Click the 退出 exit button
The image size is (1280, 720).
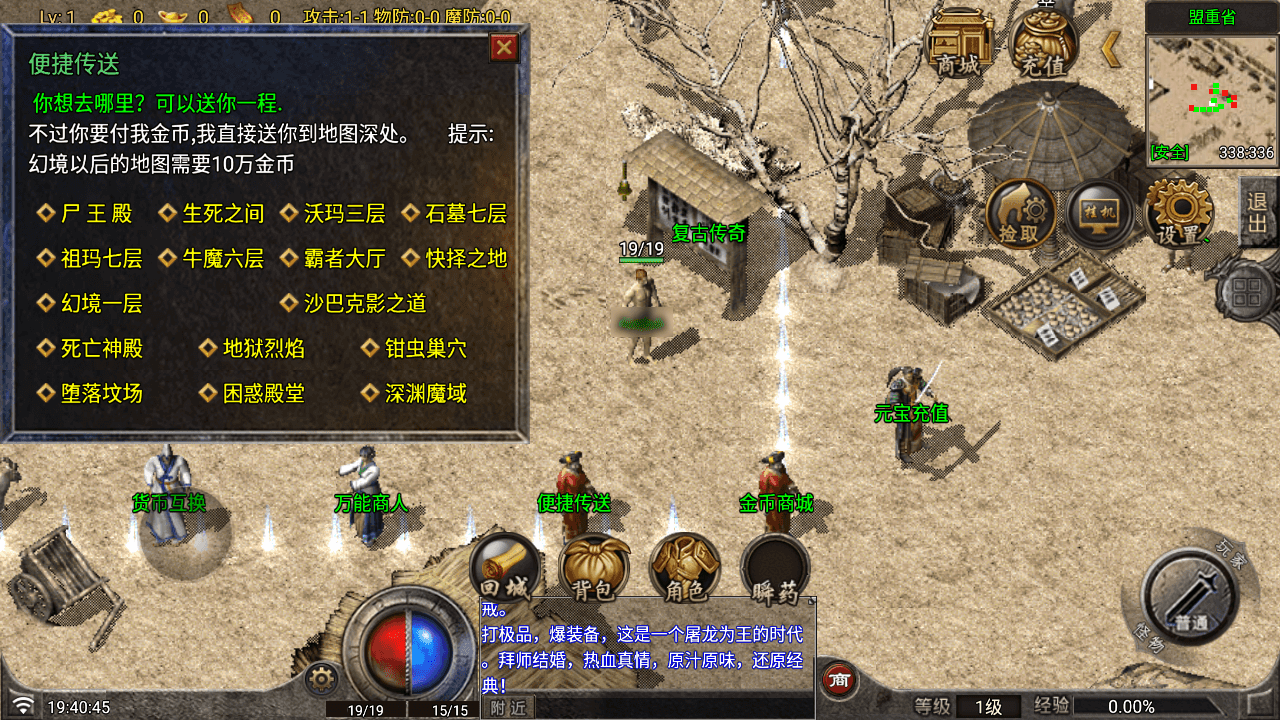pos(1257,212)
